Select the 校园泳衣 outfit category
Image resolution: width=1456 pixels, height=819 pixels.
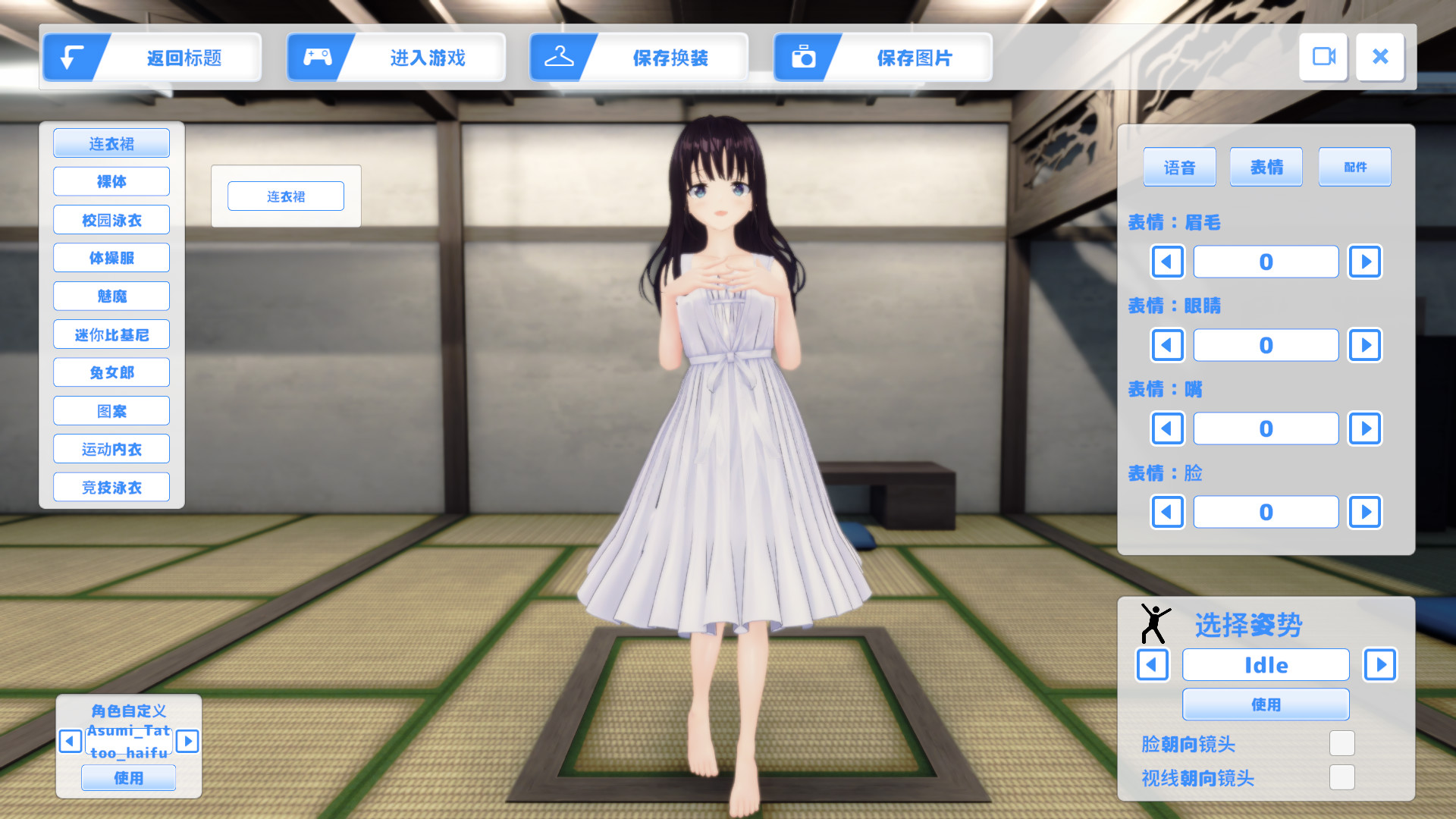(x=111, y=220)
